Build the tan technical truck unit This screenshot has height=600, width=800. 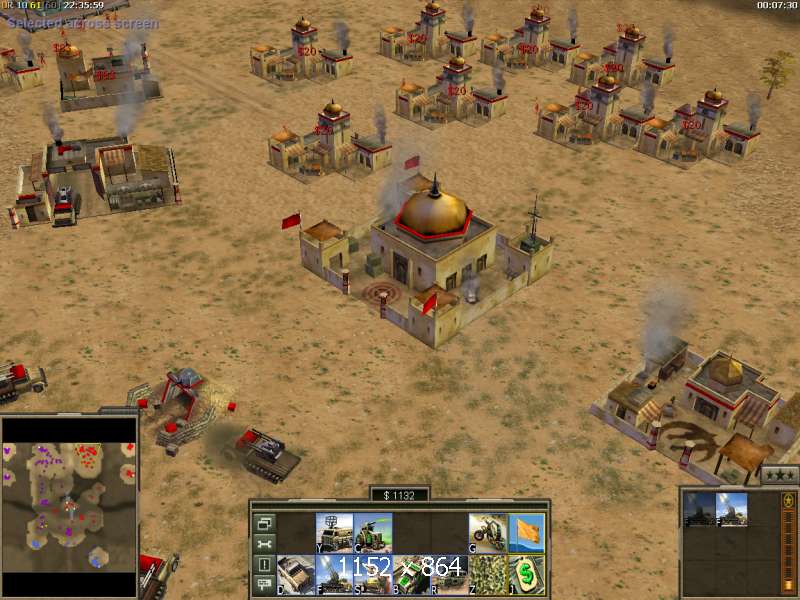click(x=295, y=572)
